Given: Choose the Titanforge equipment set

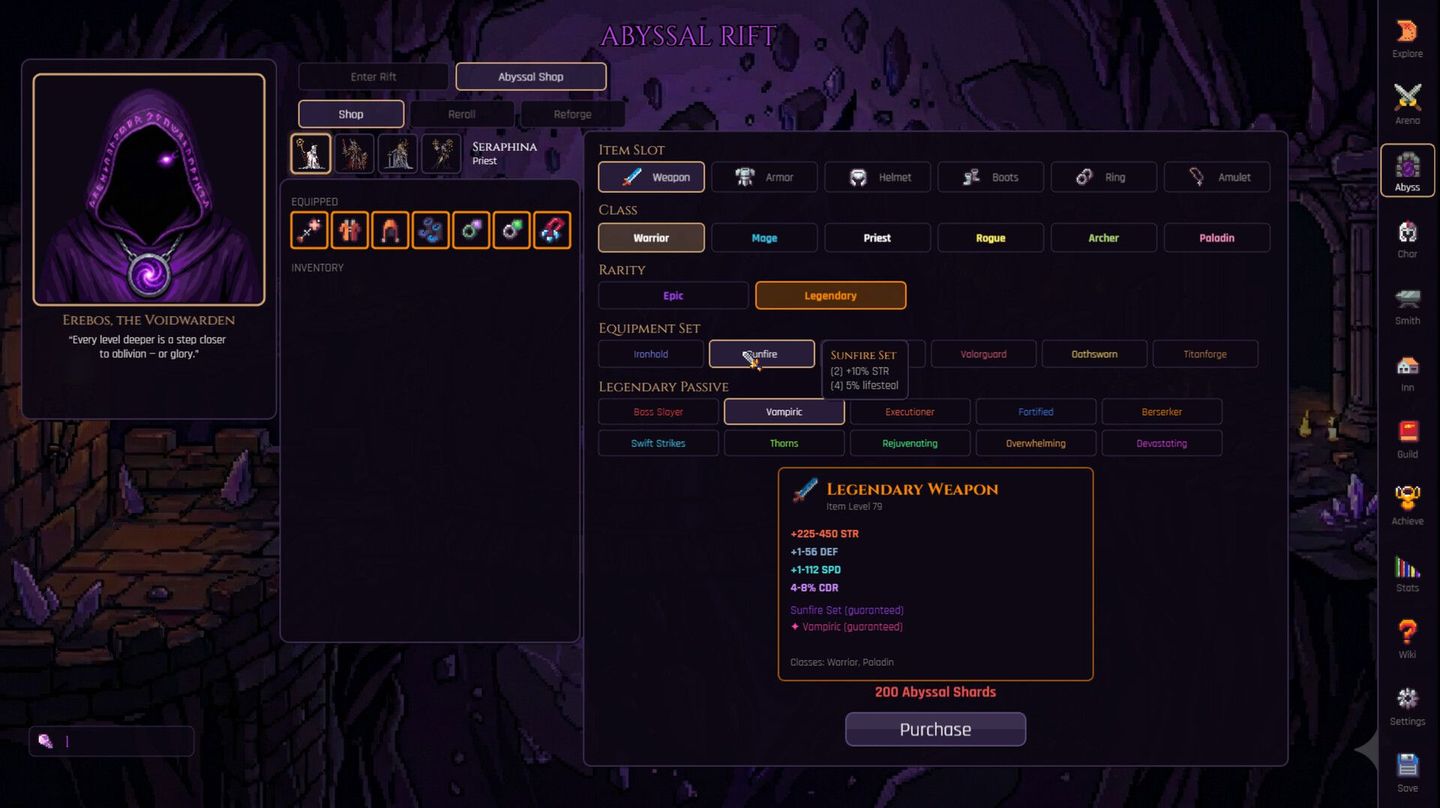Looking at the screenshot, I should click(1205, 353).
